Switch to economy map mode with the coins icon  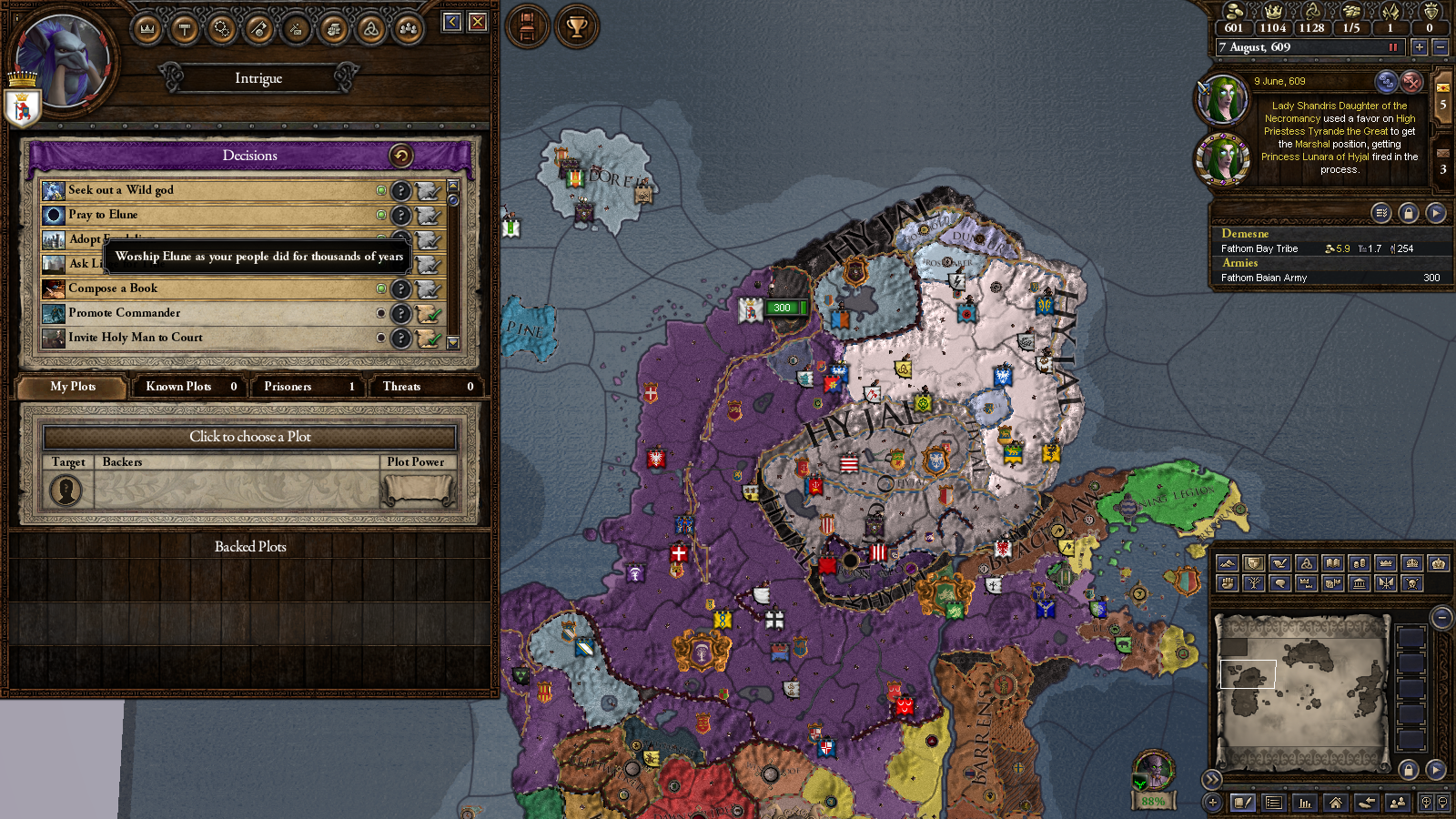pyautogui.click(x=1360, y=563)
